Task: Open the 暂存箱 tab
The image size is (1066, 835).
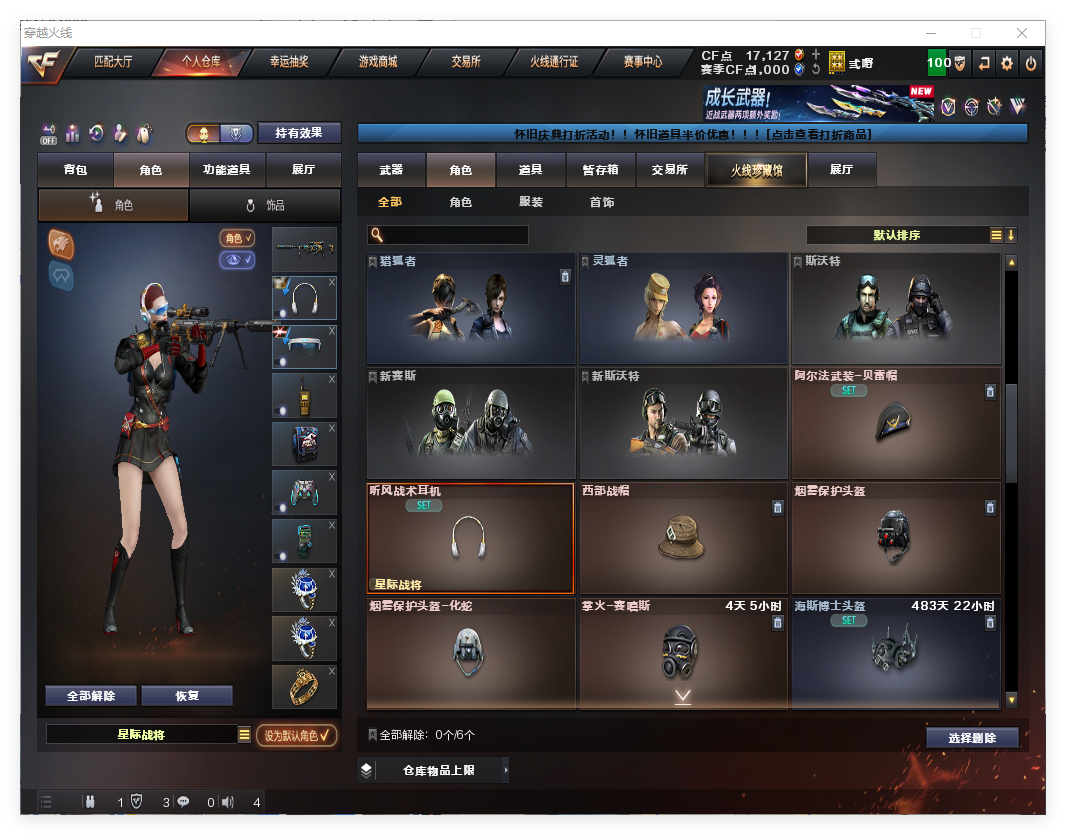Action: [600, 170]
